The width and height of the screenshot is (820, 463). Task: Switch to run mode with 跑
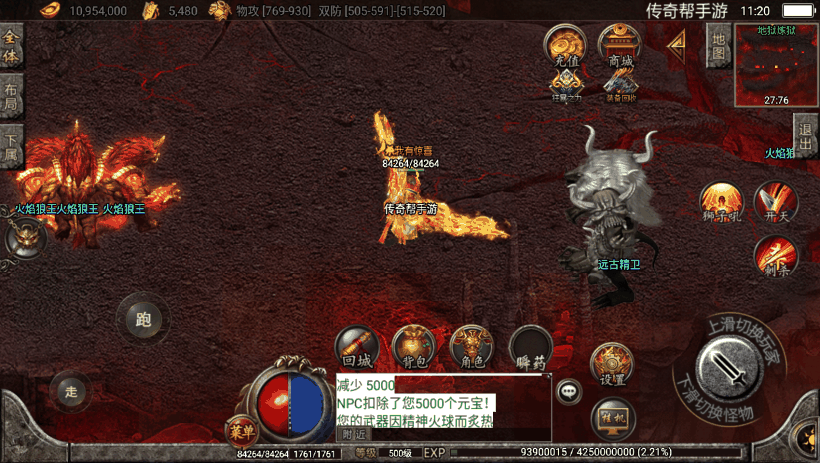pyautogui.click(x=142, y=320)
